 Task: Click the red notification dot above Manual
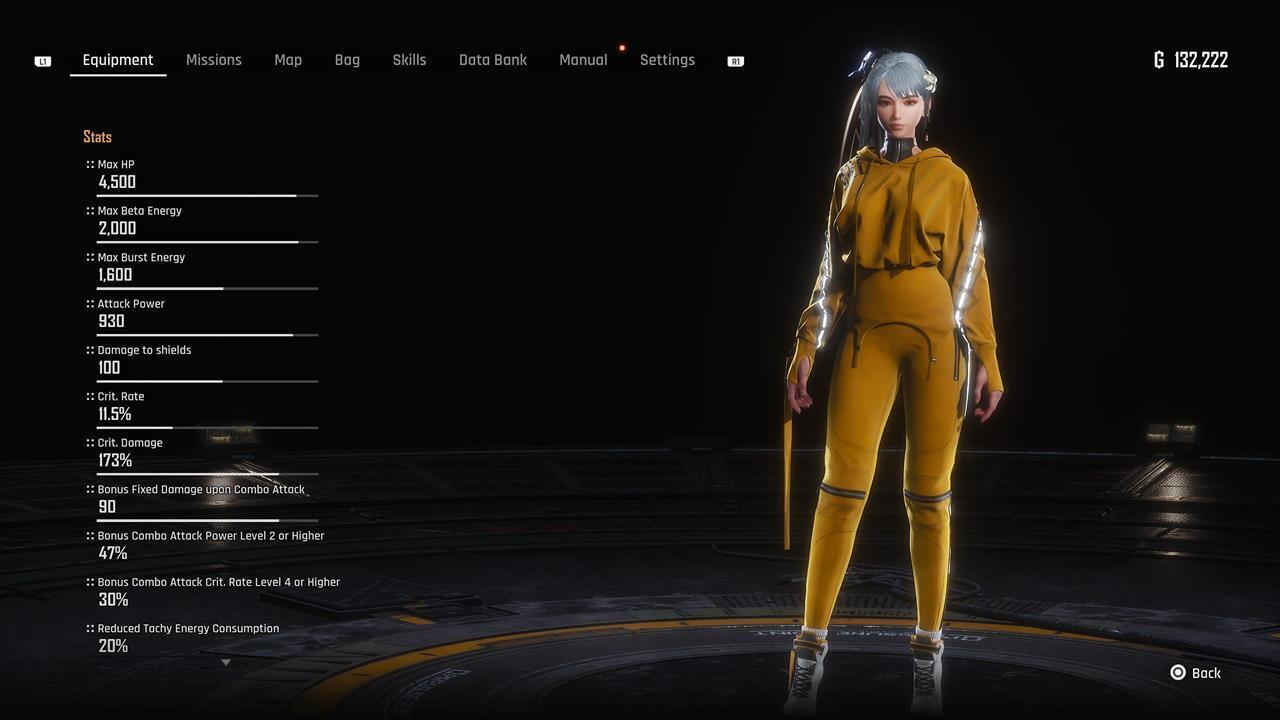pos(622,46)
